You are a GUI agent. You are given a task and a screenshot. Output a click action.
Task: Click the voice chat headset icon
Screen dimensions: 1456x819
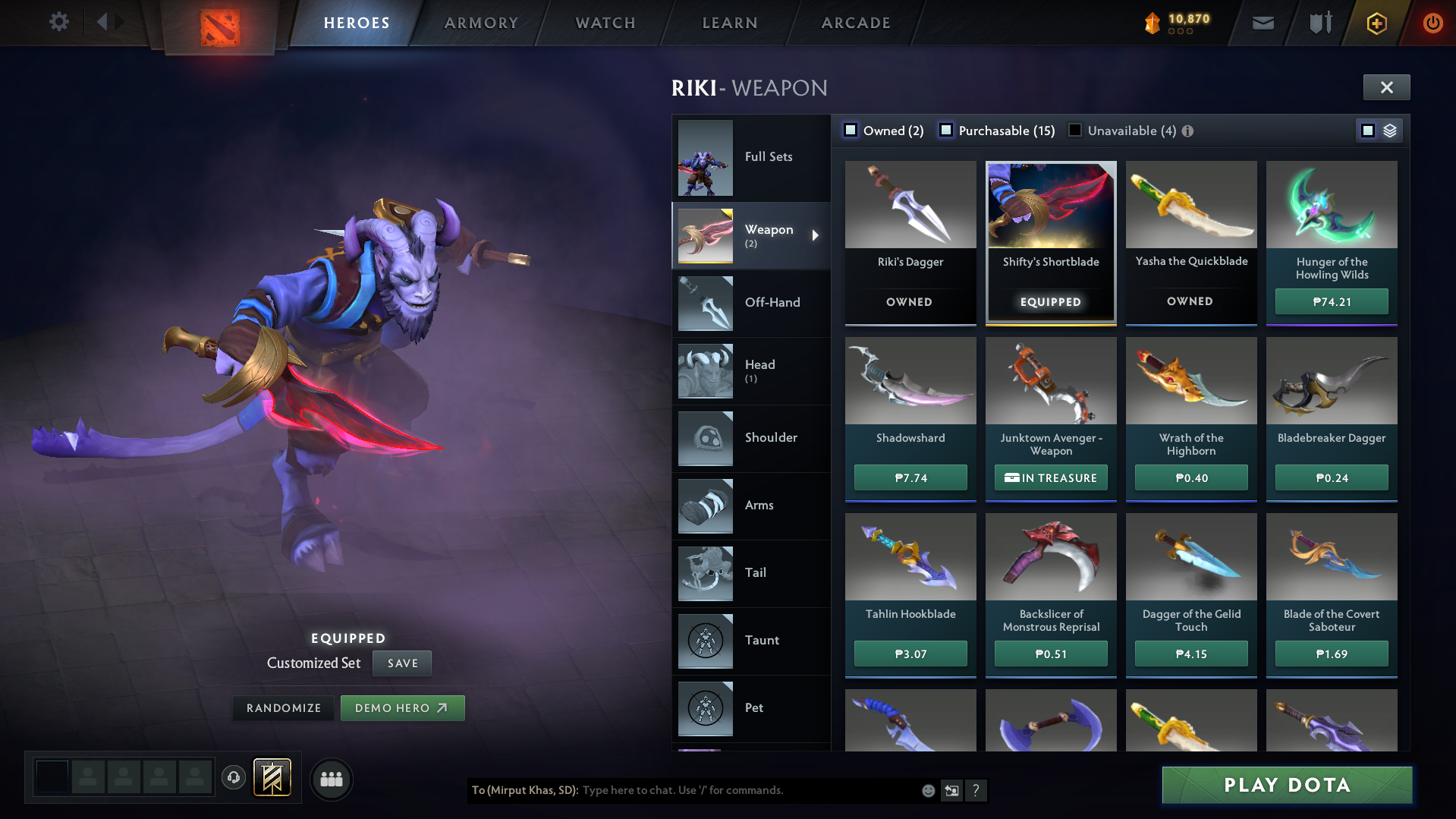(x=233, y=778)
